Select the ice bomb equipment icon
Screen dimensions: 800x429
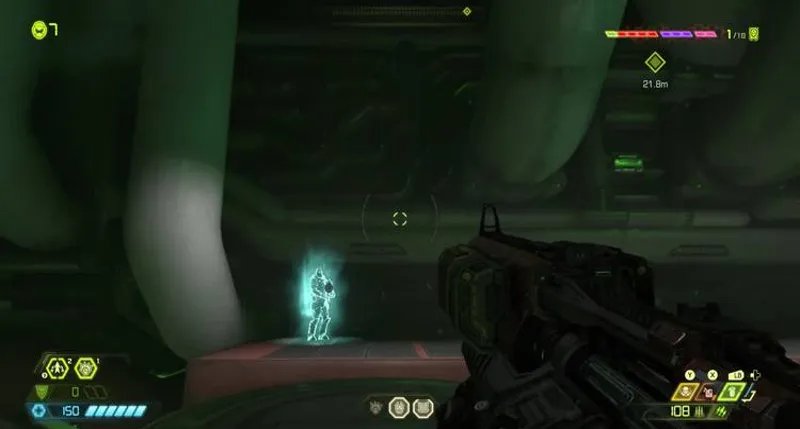[85, 368]
